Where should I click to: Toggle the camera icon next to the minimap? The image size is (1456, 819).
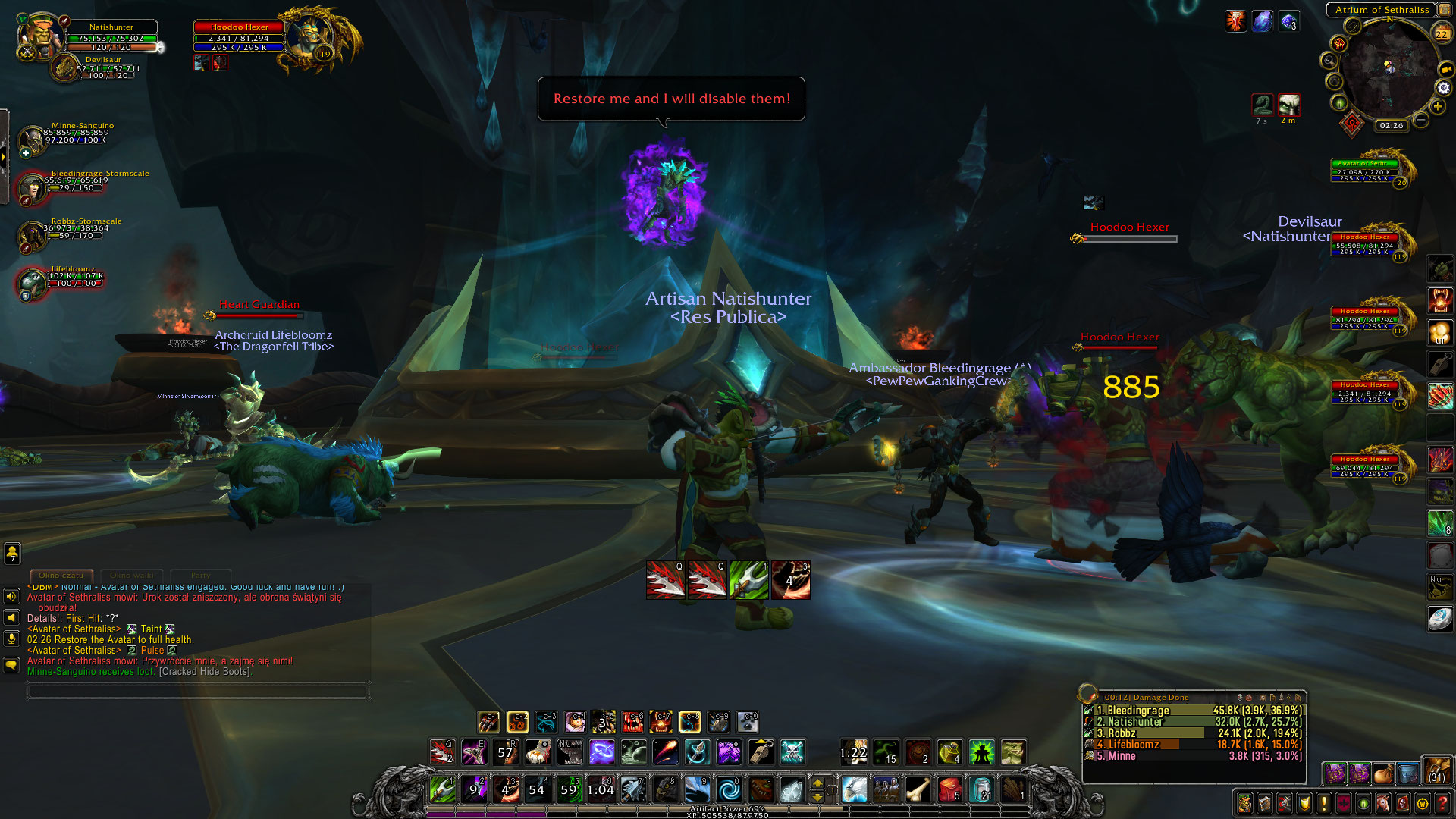(x=1445, y=69)
